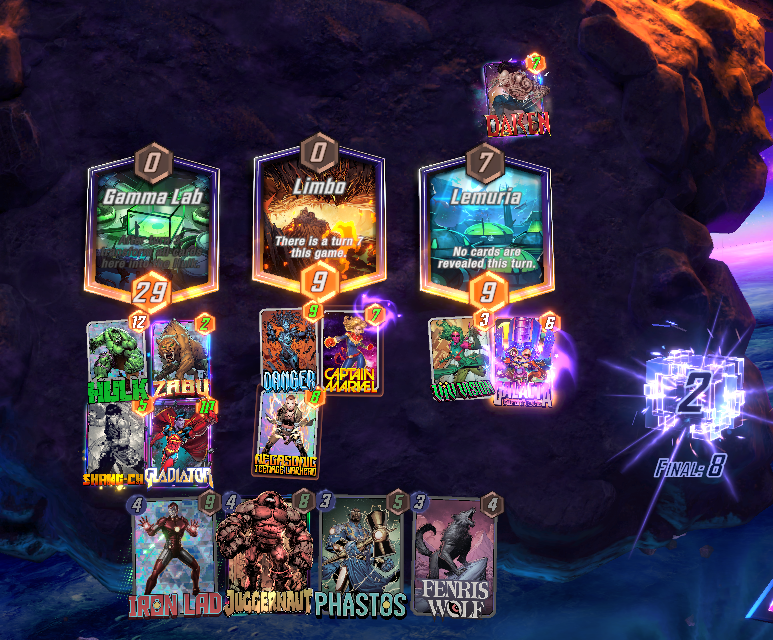Inspect the Negasonic Teenage Warhead card

point(288,432)
